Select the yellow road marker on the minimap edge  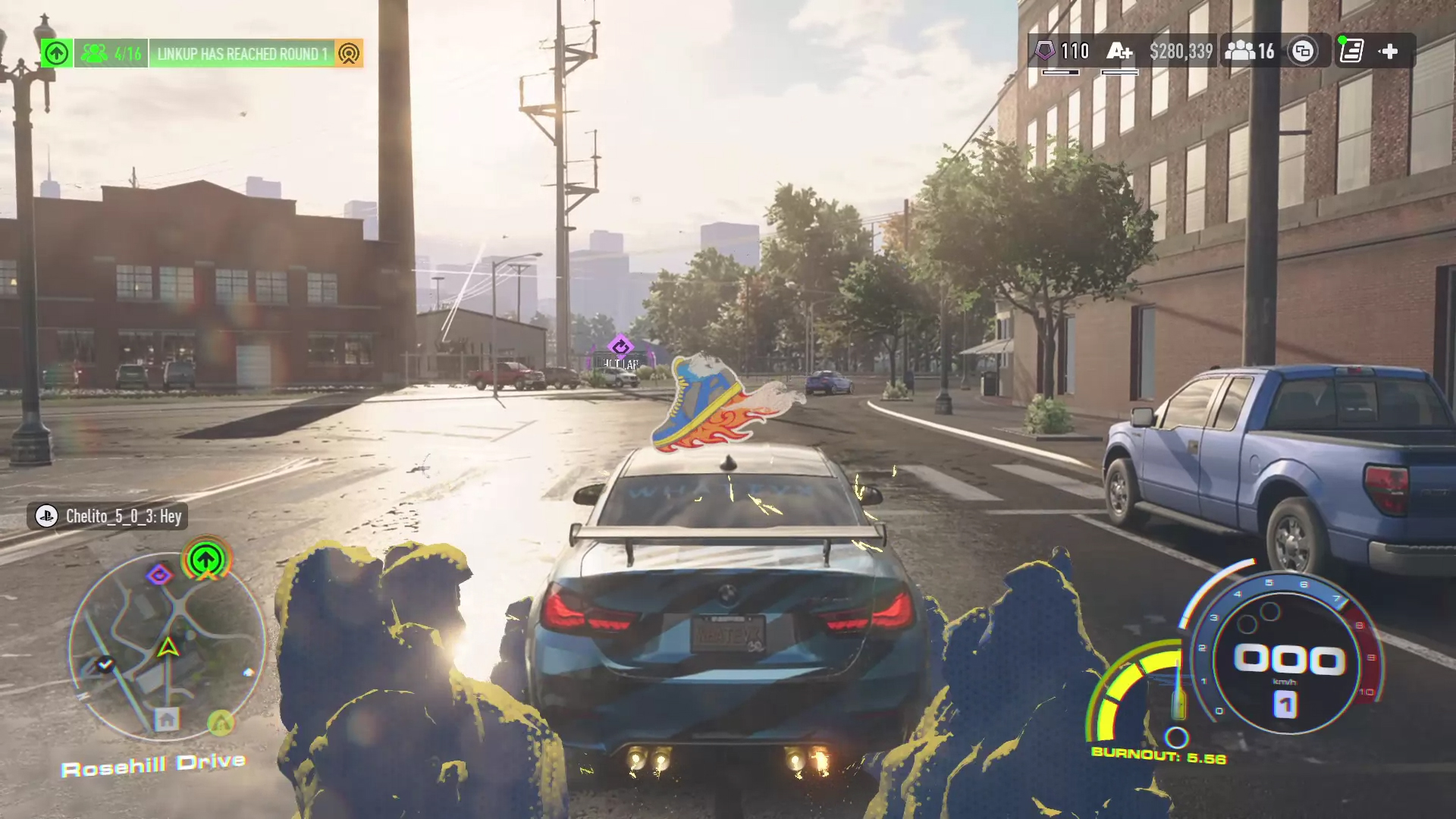221,723
